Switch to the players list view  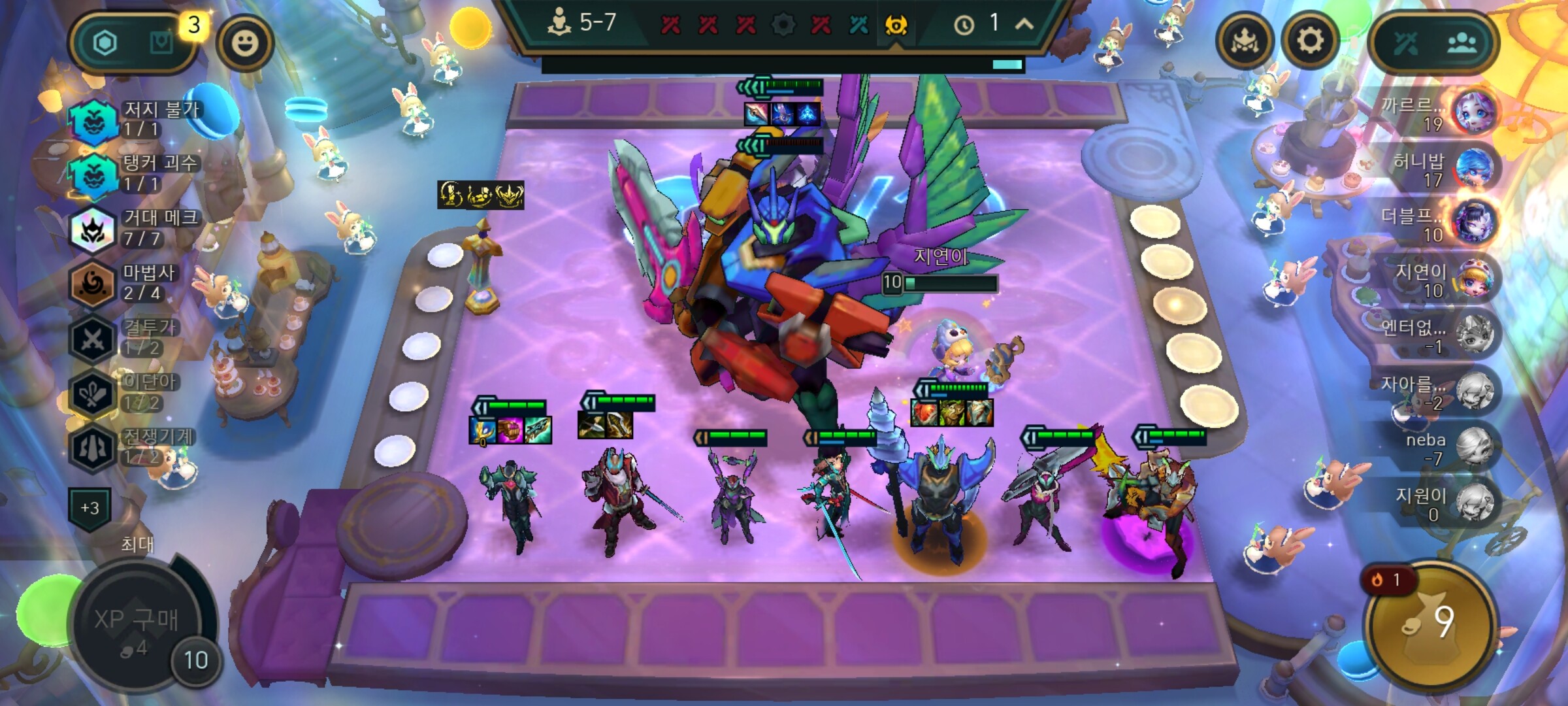[1461, 43]
